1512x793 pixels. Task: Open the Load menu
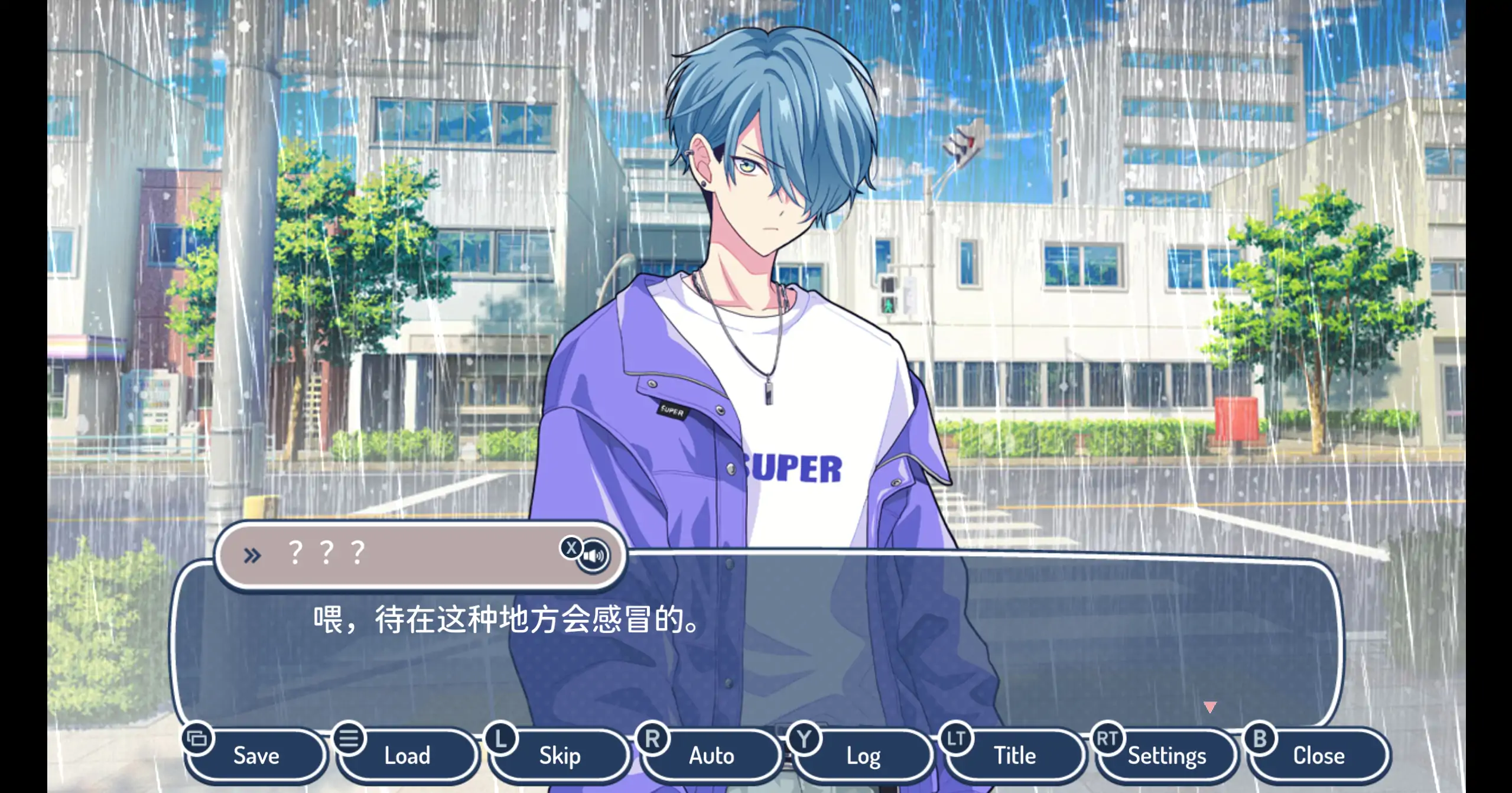point(407,756)
